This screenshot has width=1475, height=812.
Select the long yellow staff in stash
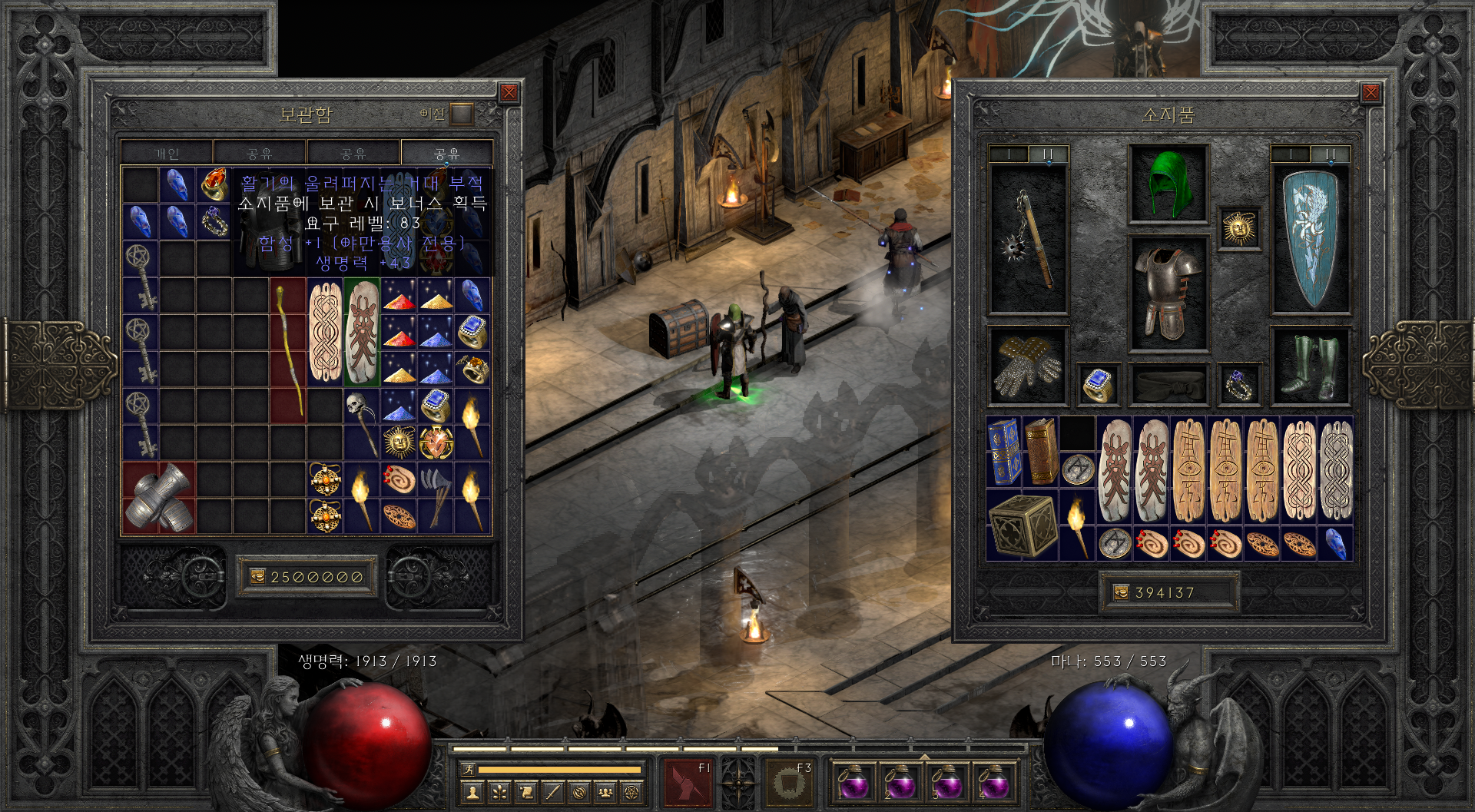pos(288,349)
